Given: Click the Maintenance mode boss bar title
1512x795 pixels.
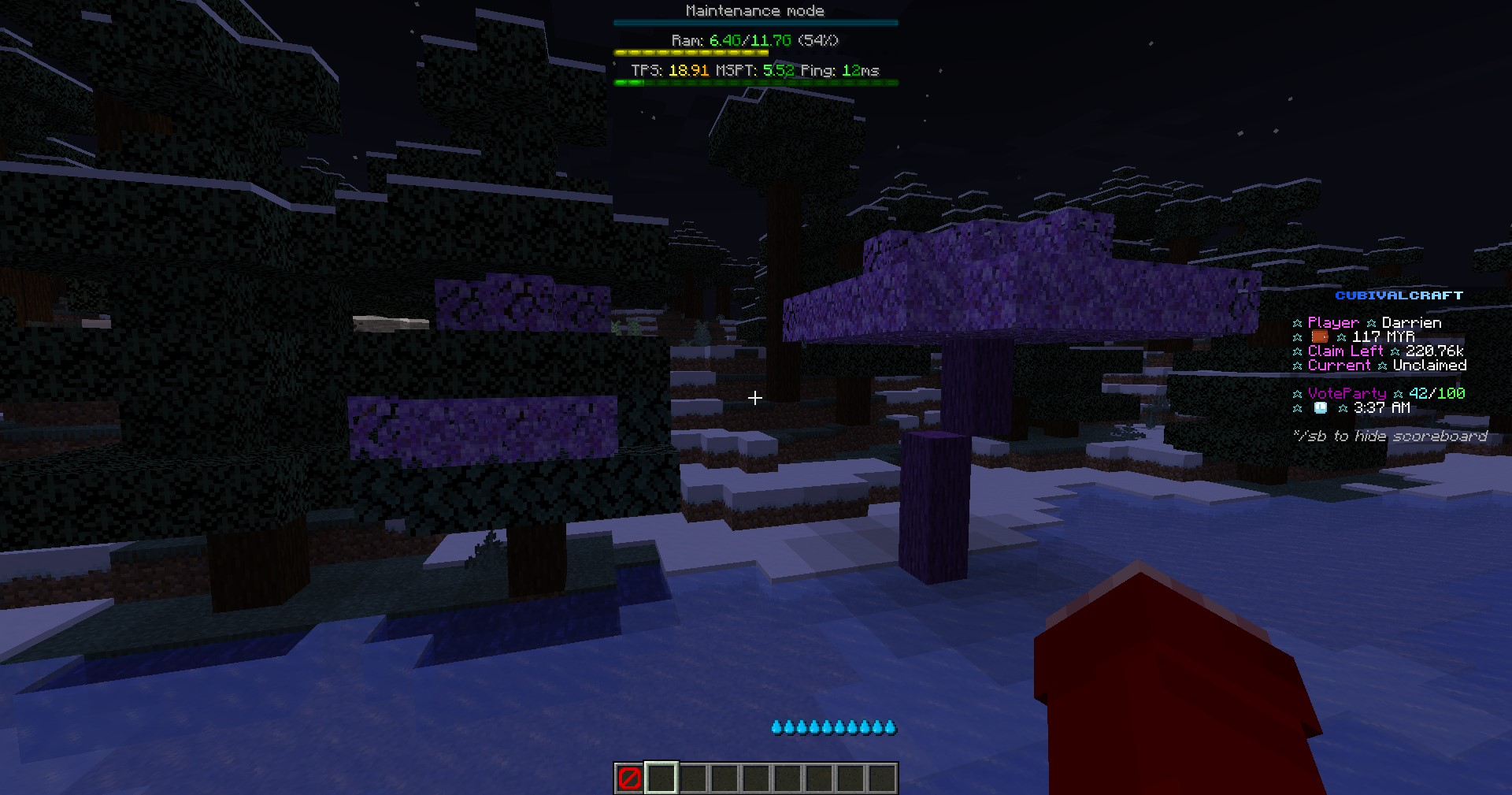Looking at the screenshot, I should point(754,10).
